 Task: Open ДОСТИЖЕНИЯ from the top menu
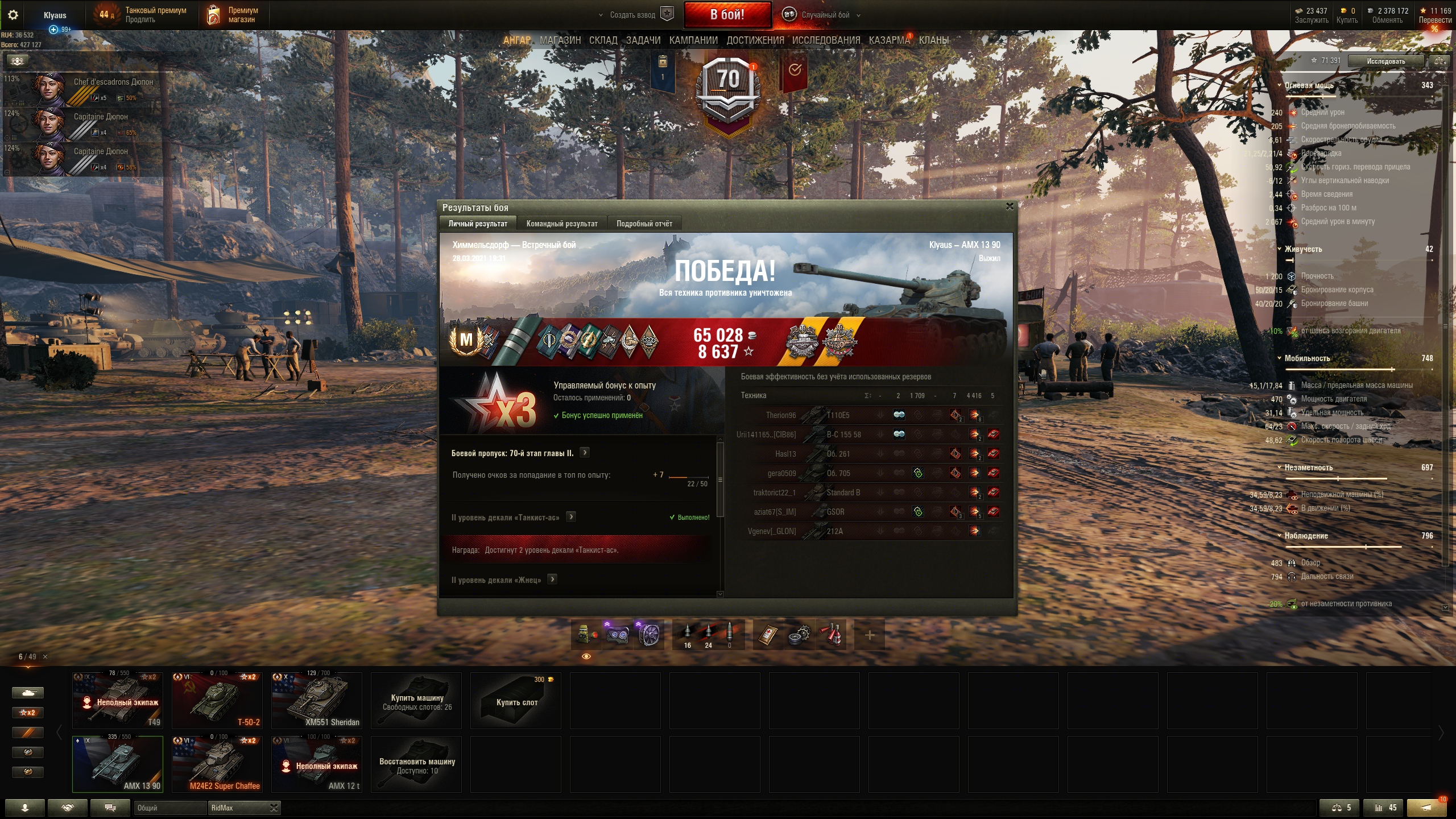[x=755, y=40]
